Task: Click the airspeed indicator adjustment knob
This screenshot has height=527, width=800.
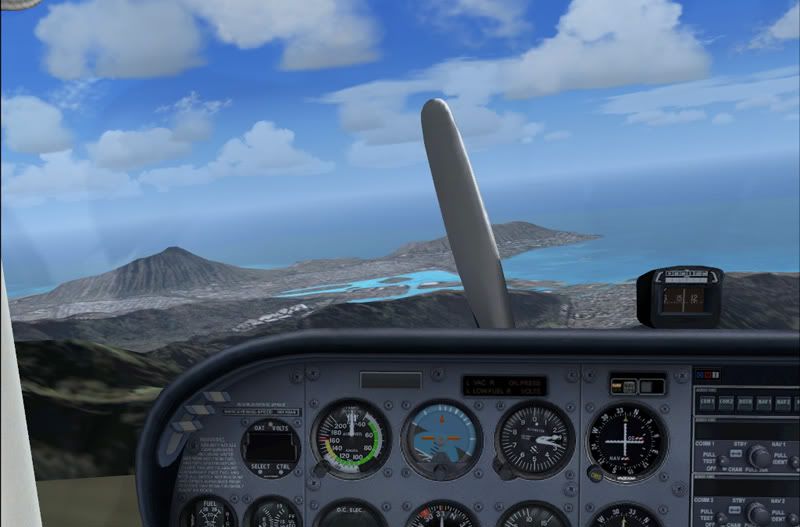Action: 320,470
